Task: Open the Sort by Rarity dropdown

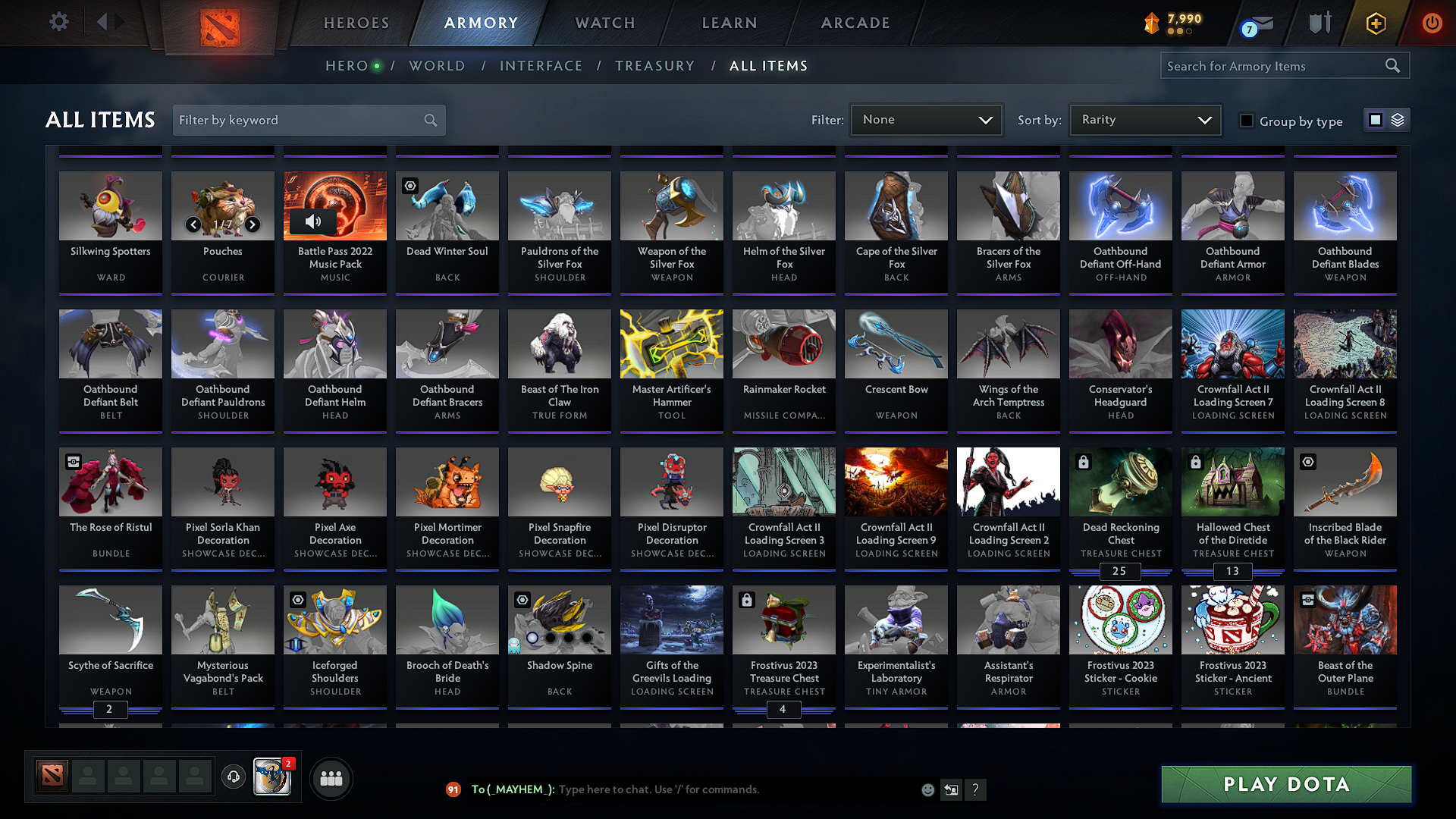Action: click(x=1145, y=119)
